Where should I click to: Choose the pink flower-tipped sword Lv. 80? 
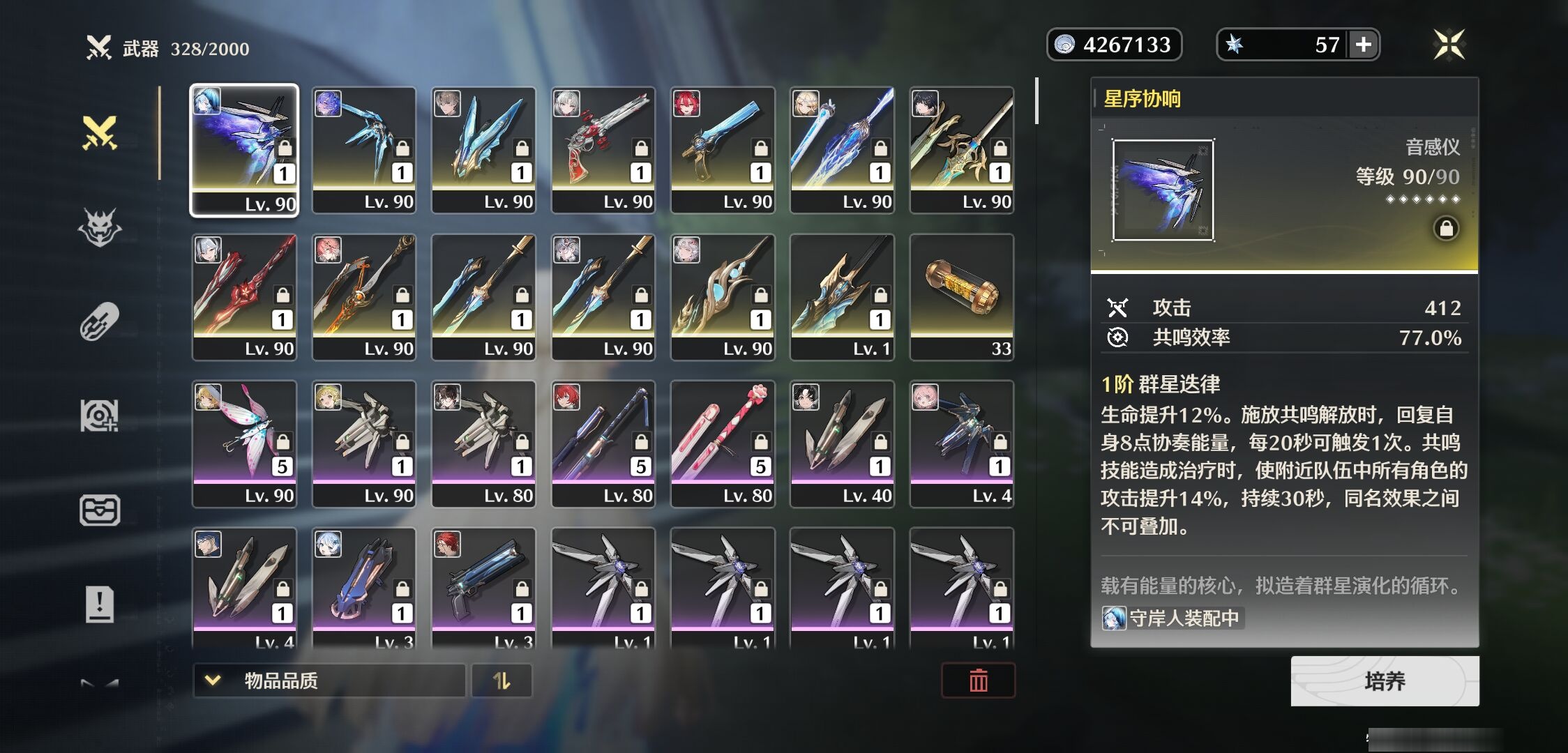pos(723,444)
